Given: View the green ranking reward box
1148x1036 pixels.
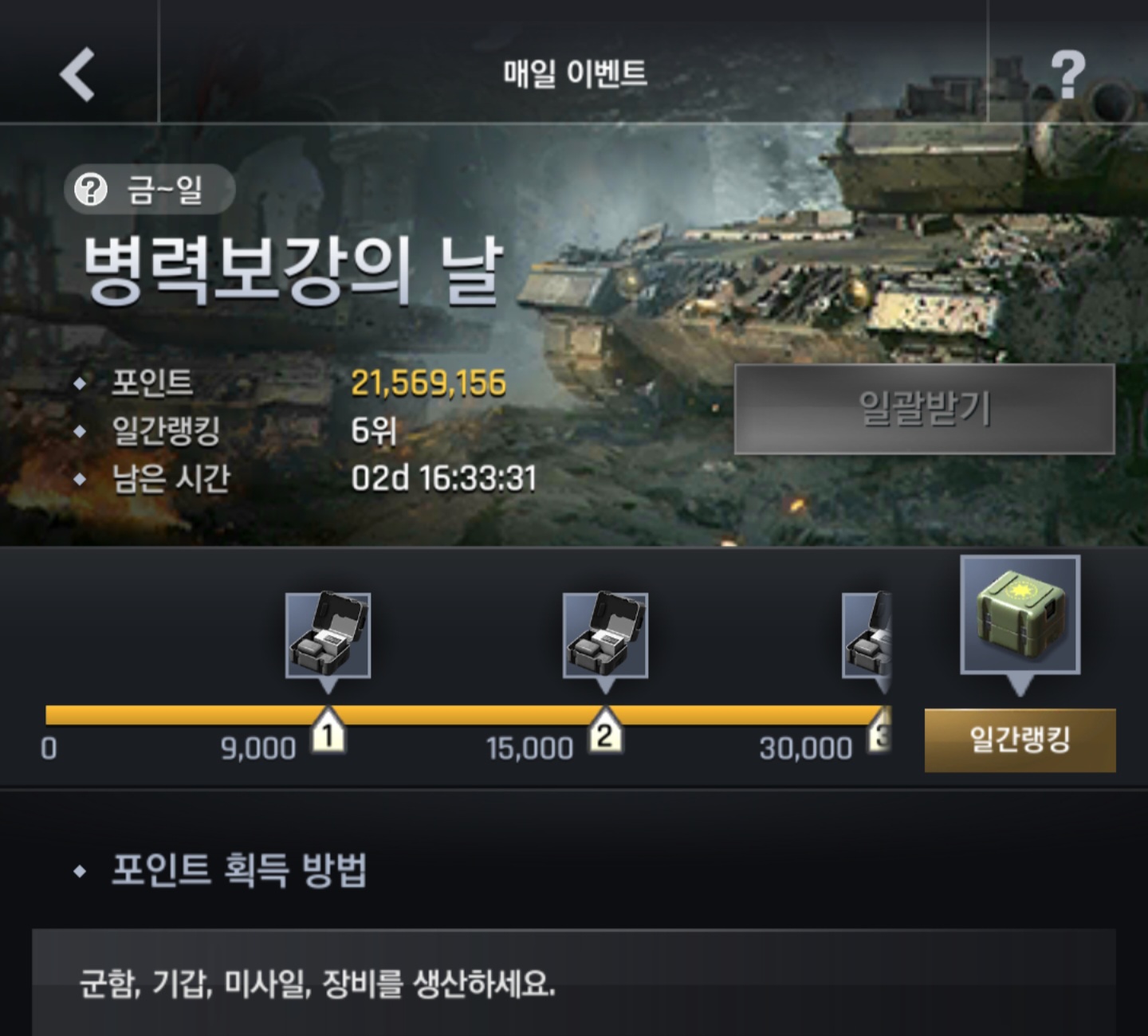Looking at the screenshot, I should tap(1020, 614).
